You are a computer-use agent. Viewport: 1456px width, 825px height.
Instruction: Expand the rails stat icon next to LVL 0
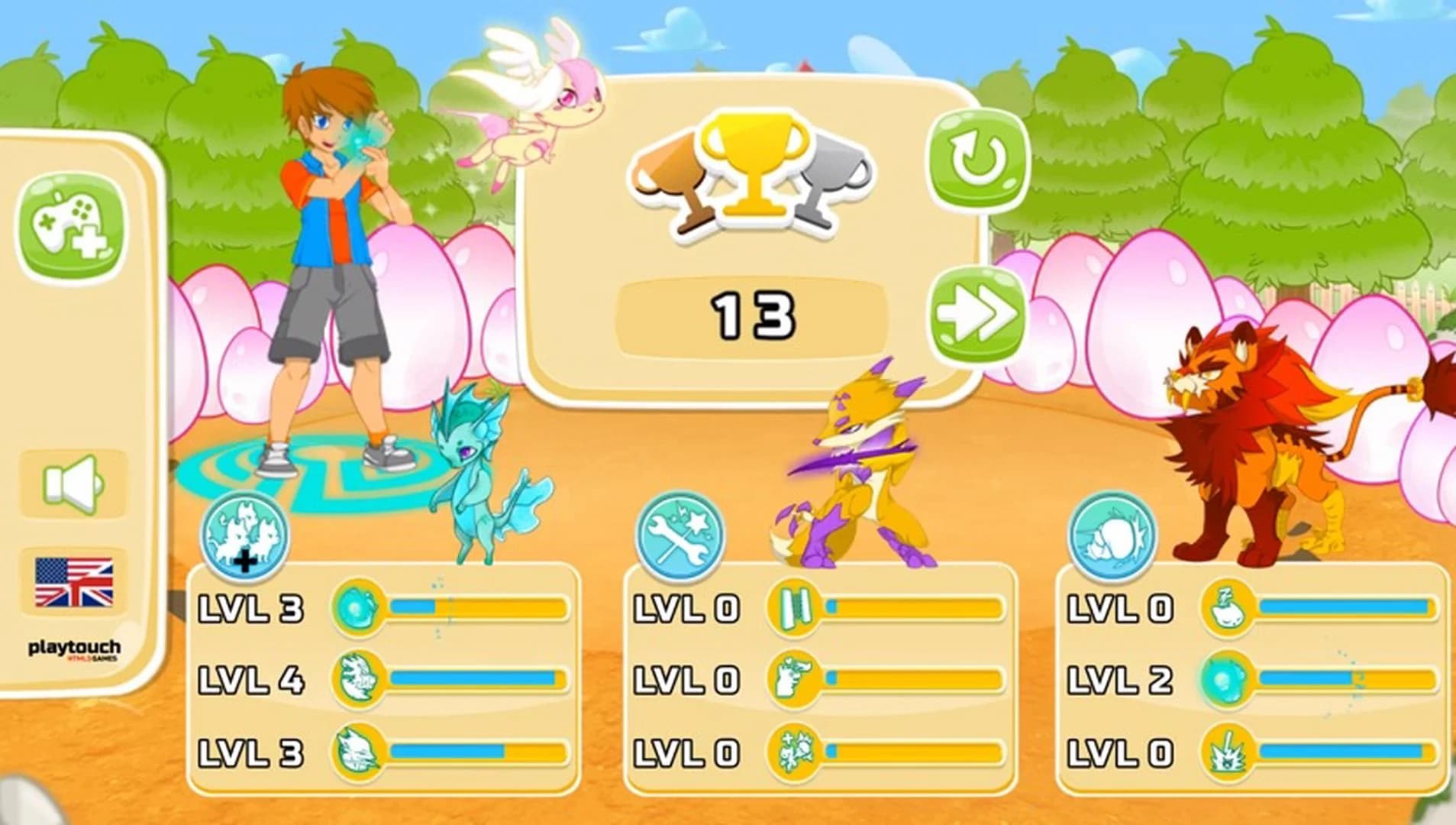[794, 608]
